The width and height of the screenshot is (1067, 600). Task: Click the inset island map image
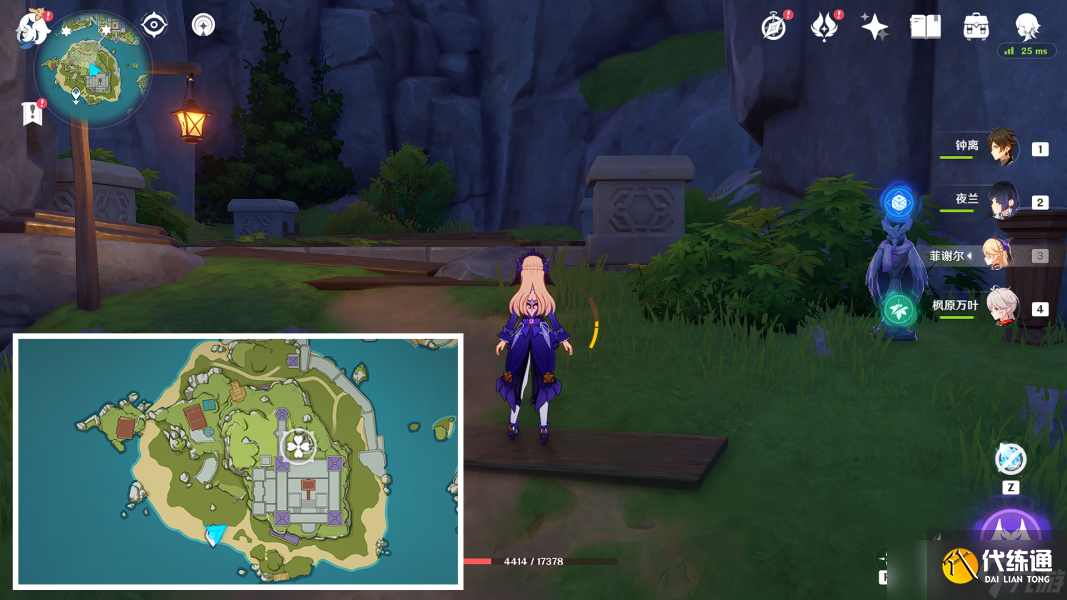pos(238,460)
